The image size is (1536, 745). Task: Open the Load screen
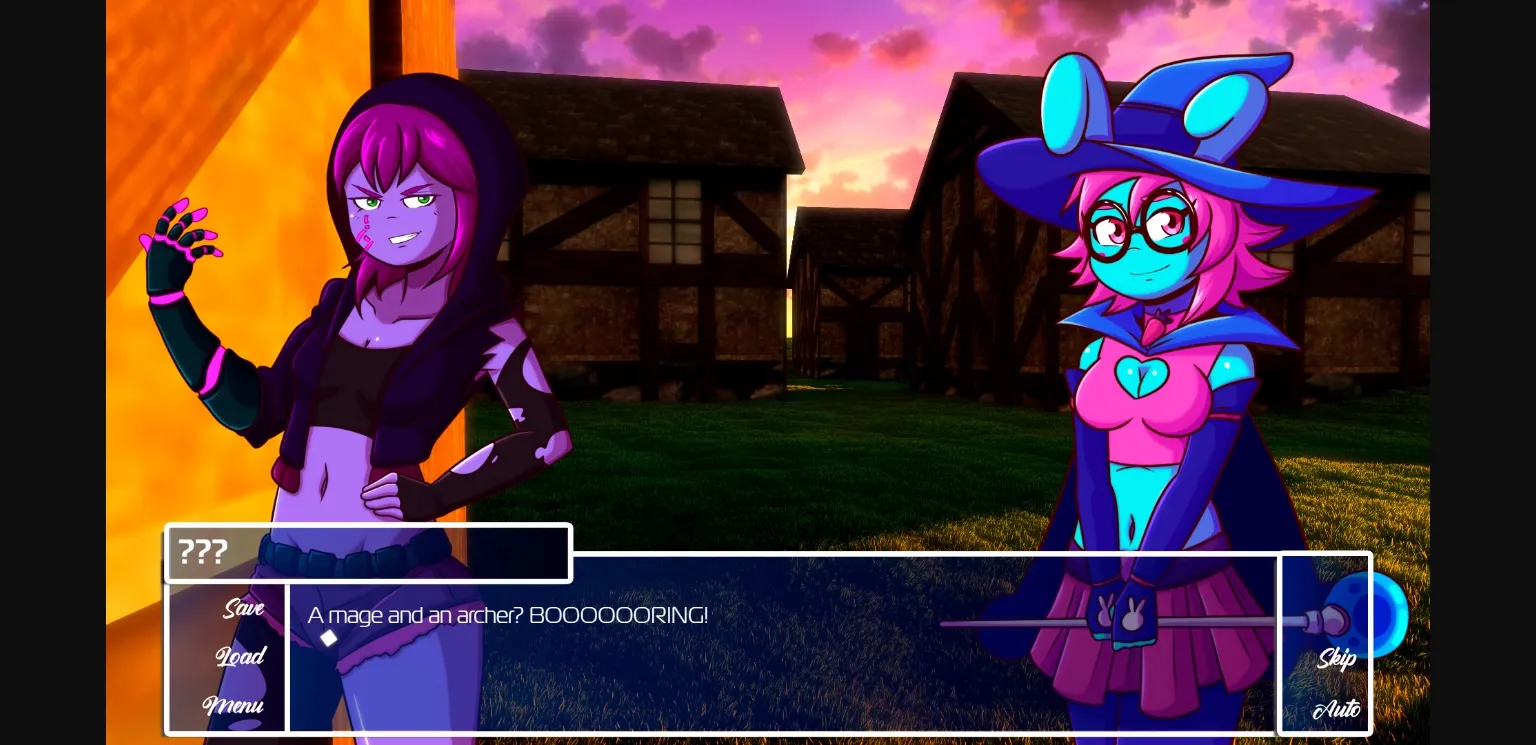pyautogui.click(x=241, y=657)
